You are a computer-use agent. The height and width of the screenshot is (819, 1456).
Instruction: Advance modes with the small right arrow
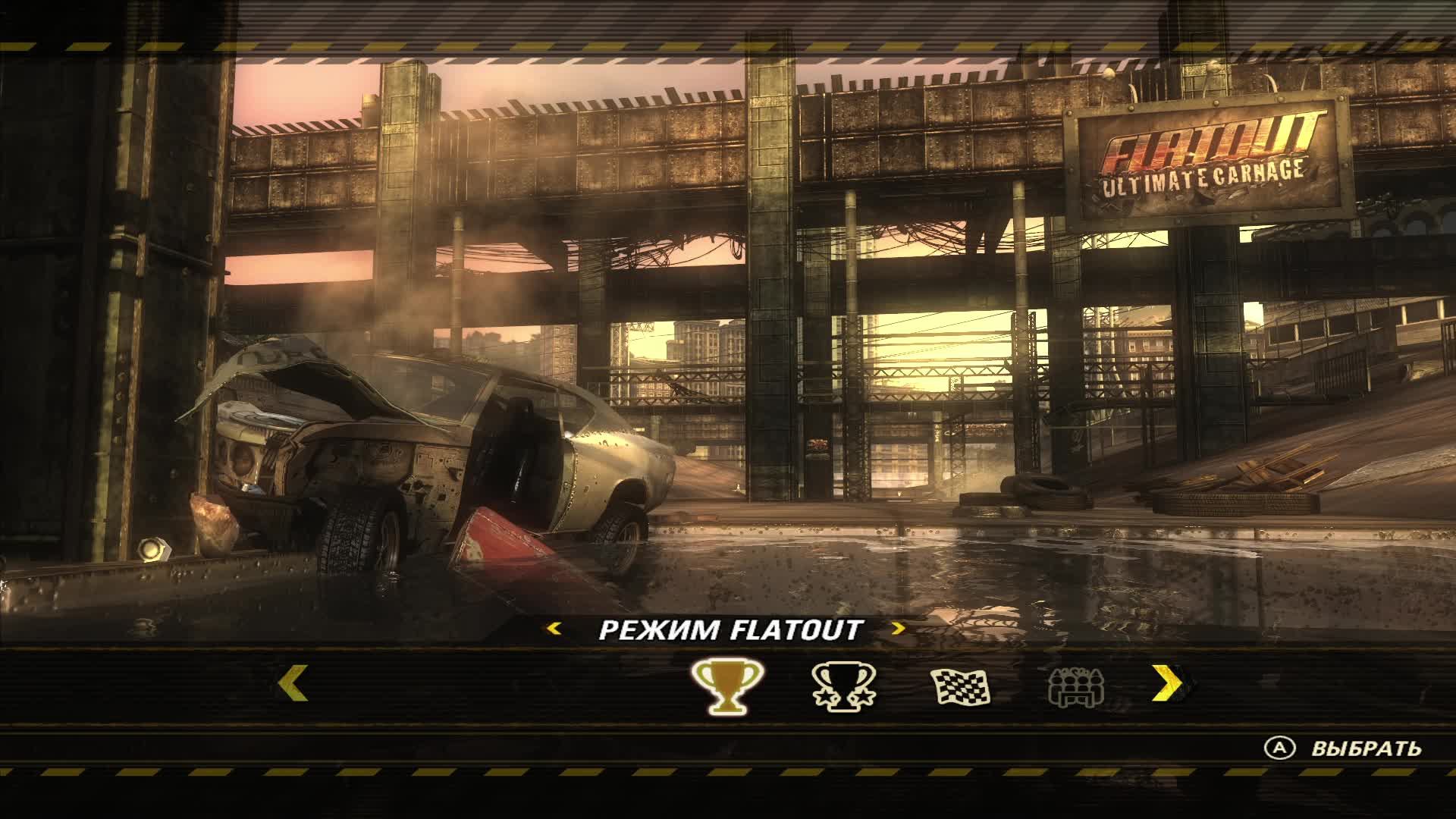point(899,629)
